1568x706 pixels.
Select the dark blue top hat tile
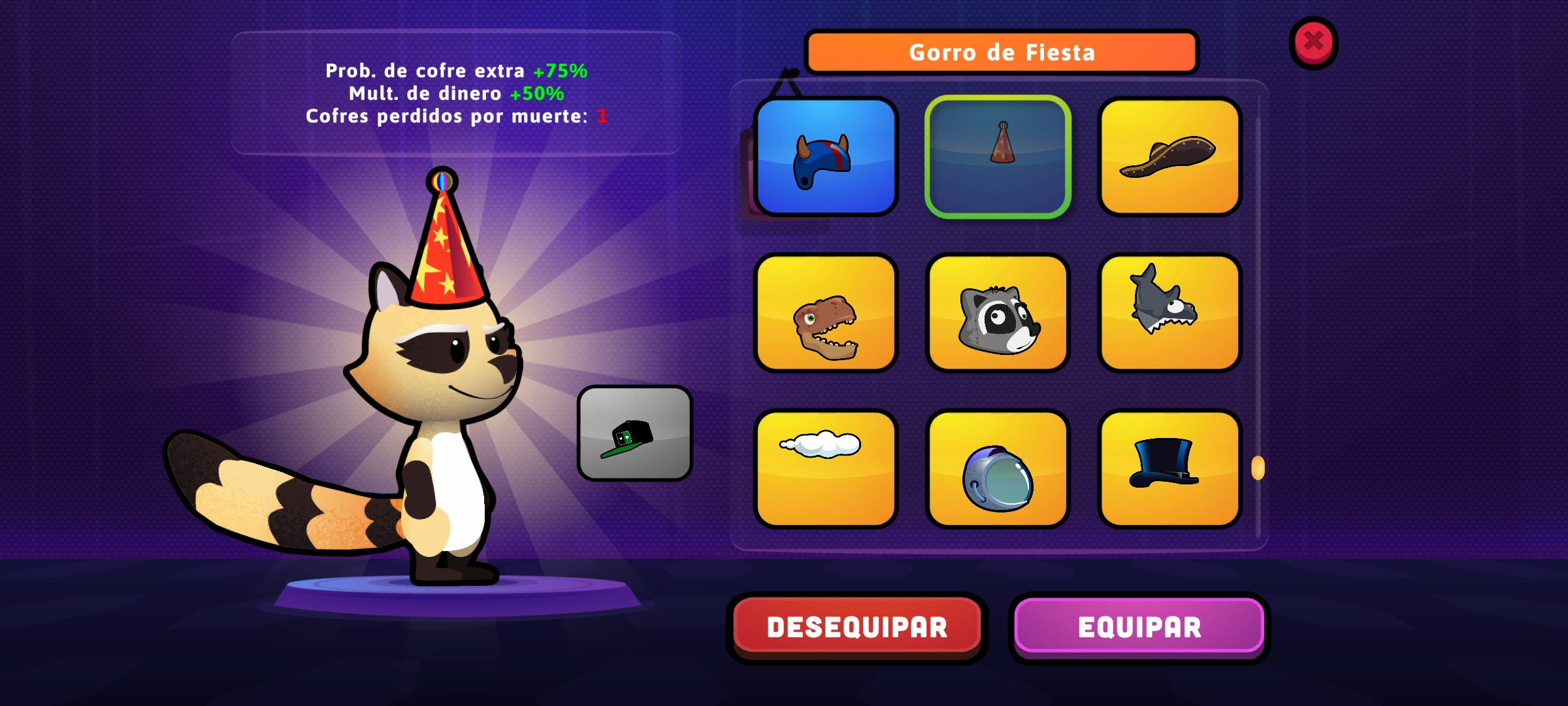[x=1169, y=469]
